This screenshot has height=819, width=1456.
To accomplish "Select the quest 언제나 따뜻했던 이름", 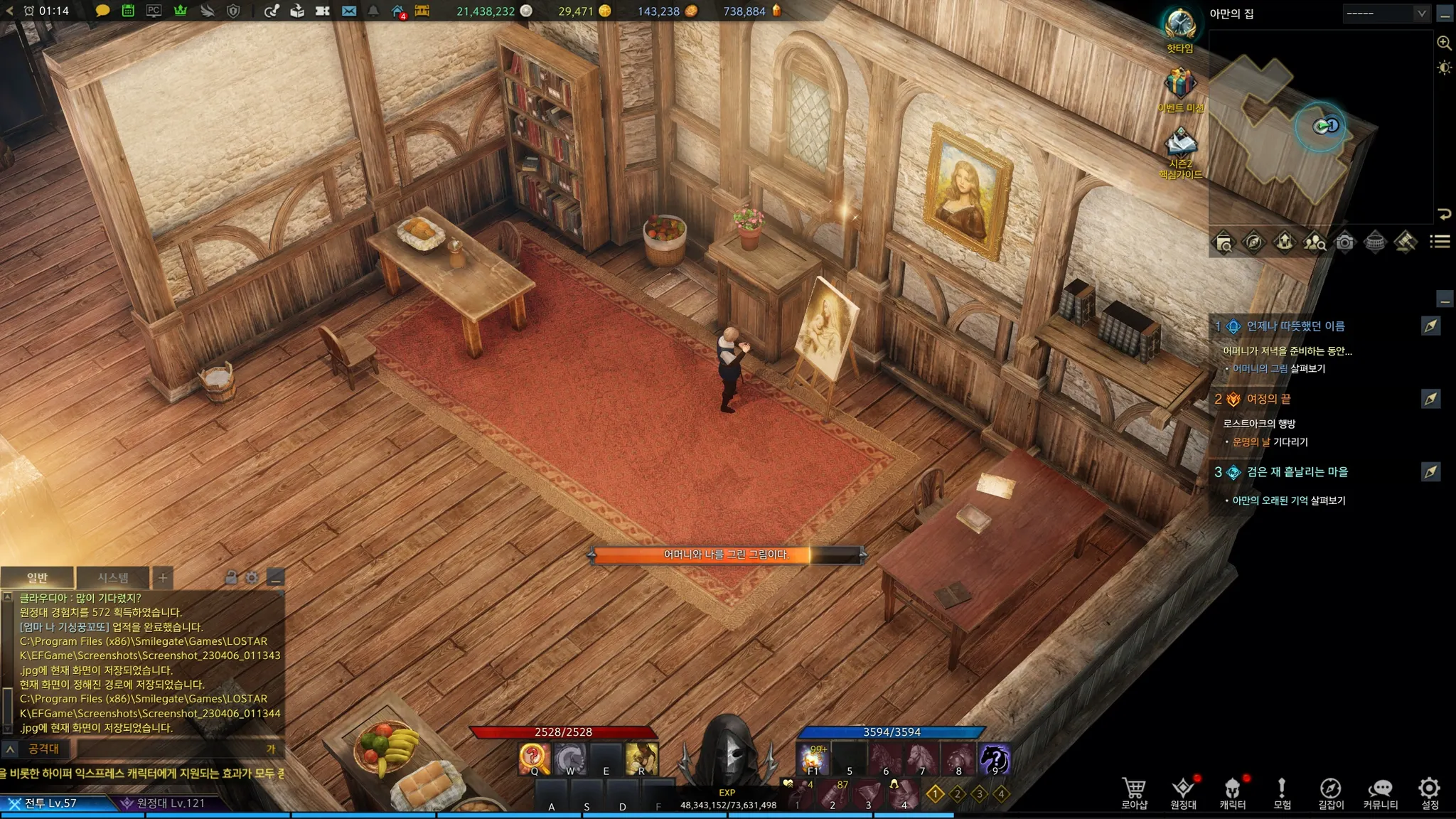I will click(1295, 326).
